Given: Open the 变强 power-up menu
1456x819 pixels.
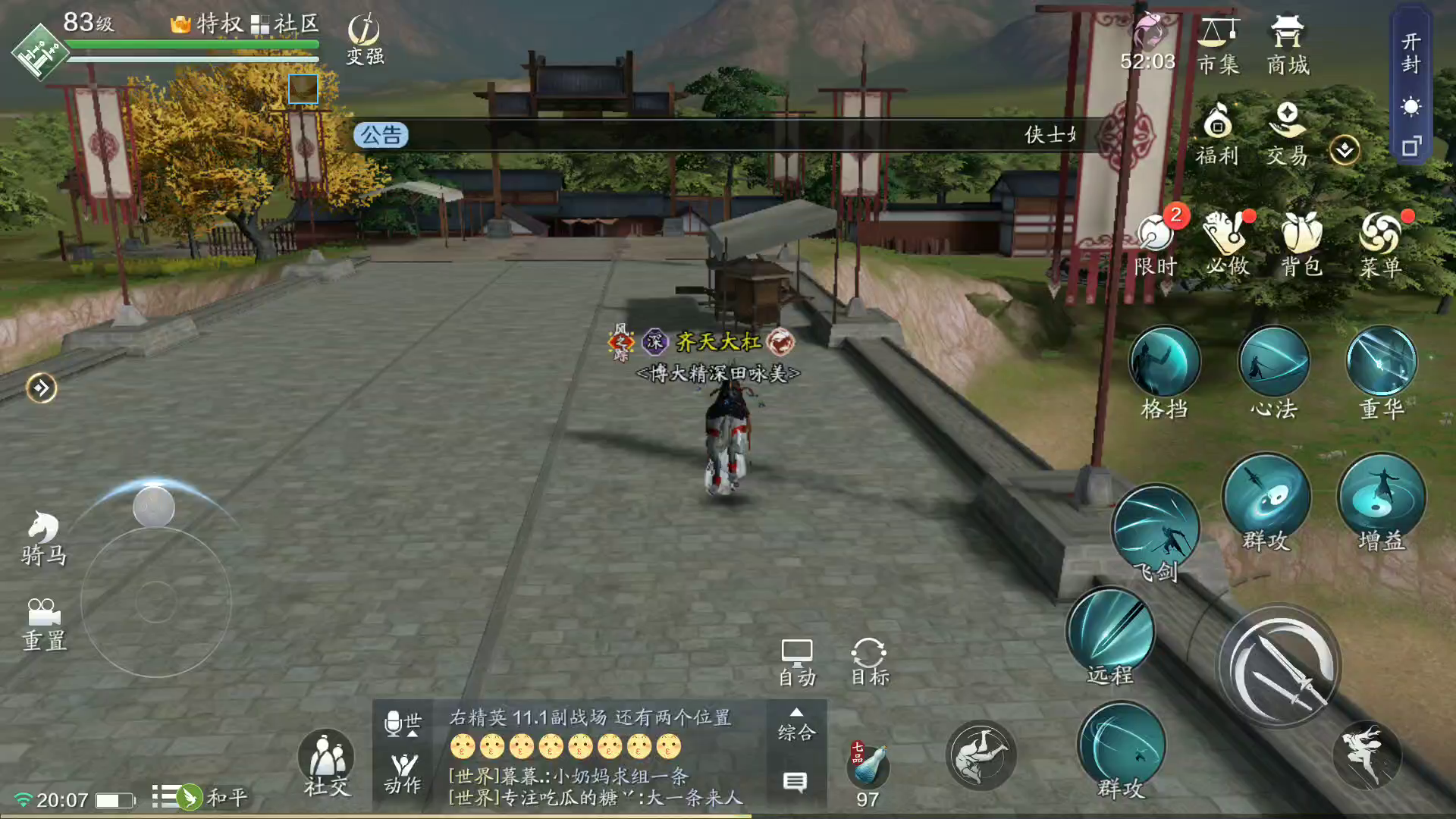Looking at the screenshot, I should click(x=365, y=39).
